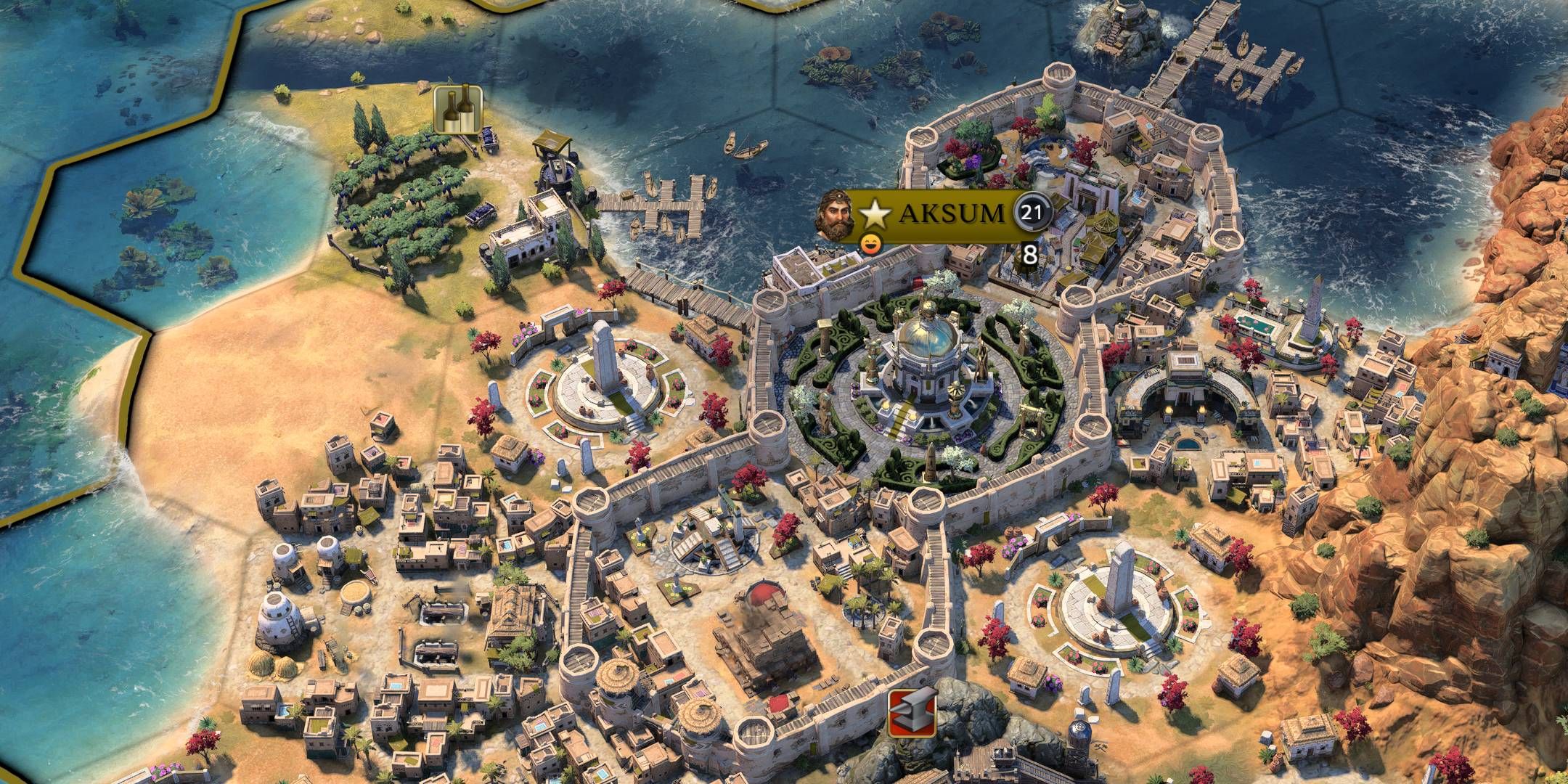Click the wine resource icon
Screen dimensions: 1568x784
[x=458, y=110]
